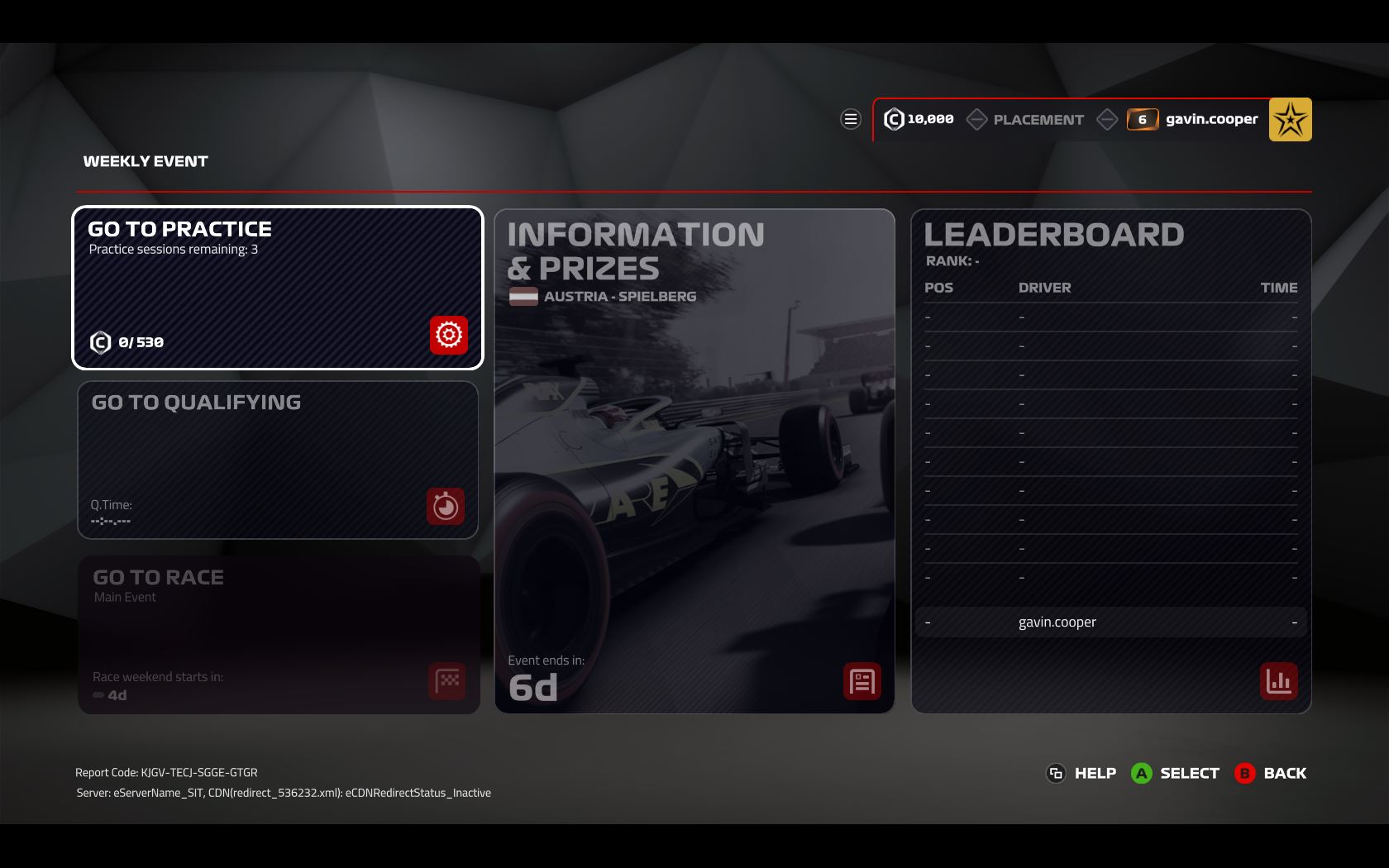Click the hamburger menu icon
This screenshot has height=868, width=1389.
850,120
